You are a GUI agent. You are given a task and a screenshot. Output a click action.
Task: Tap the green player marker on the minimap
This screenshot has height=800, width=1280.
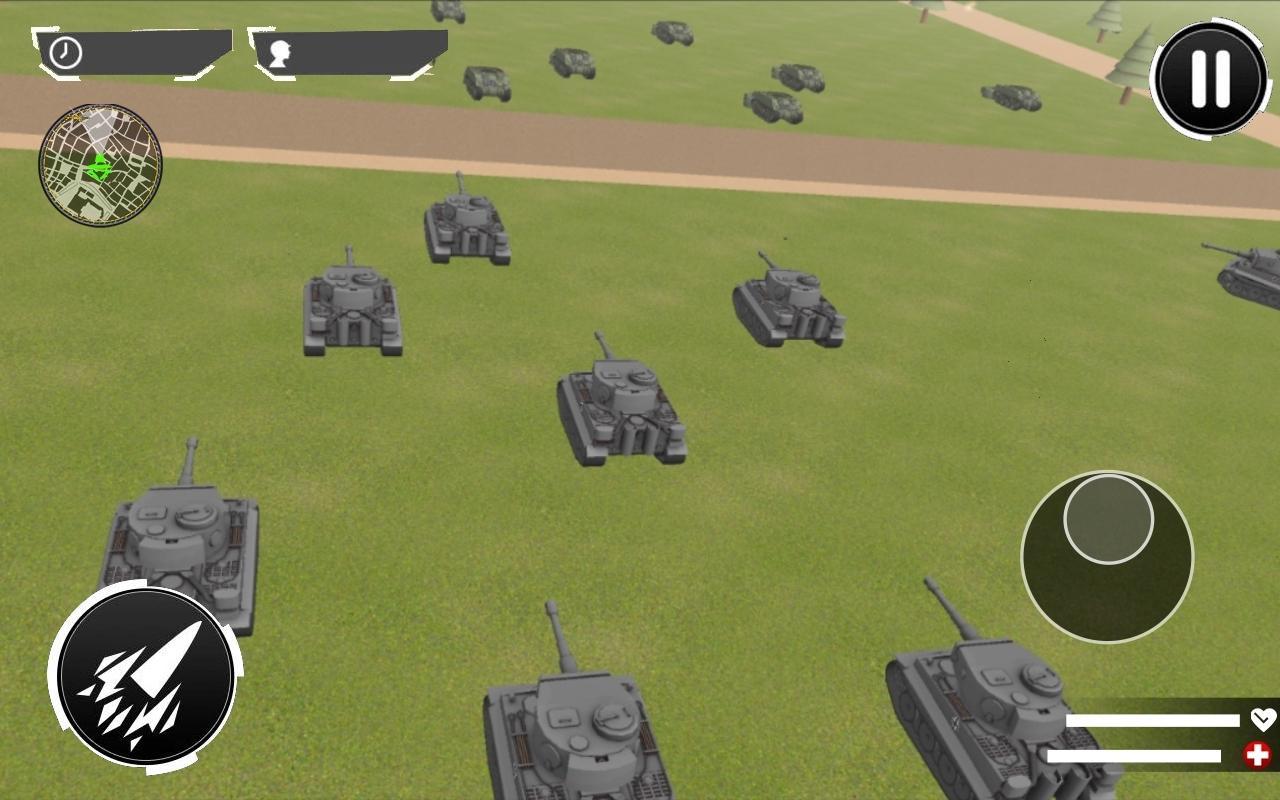pos(97,168)
